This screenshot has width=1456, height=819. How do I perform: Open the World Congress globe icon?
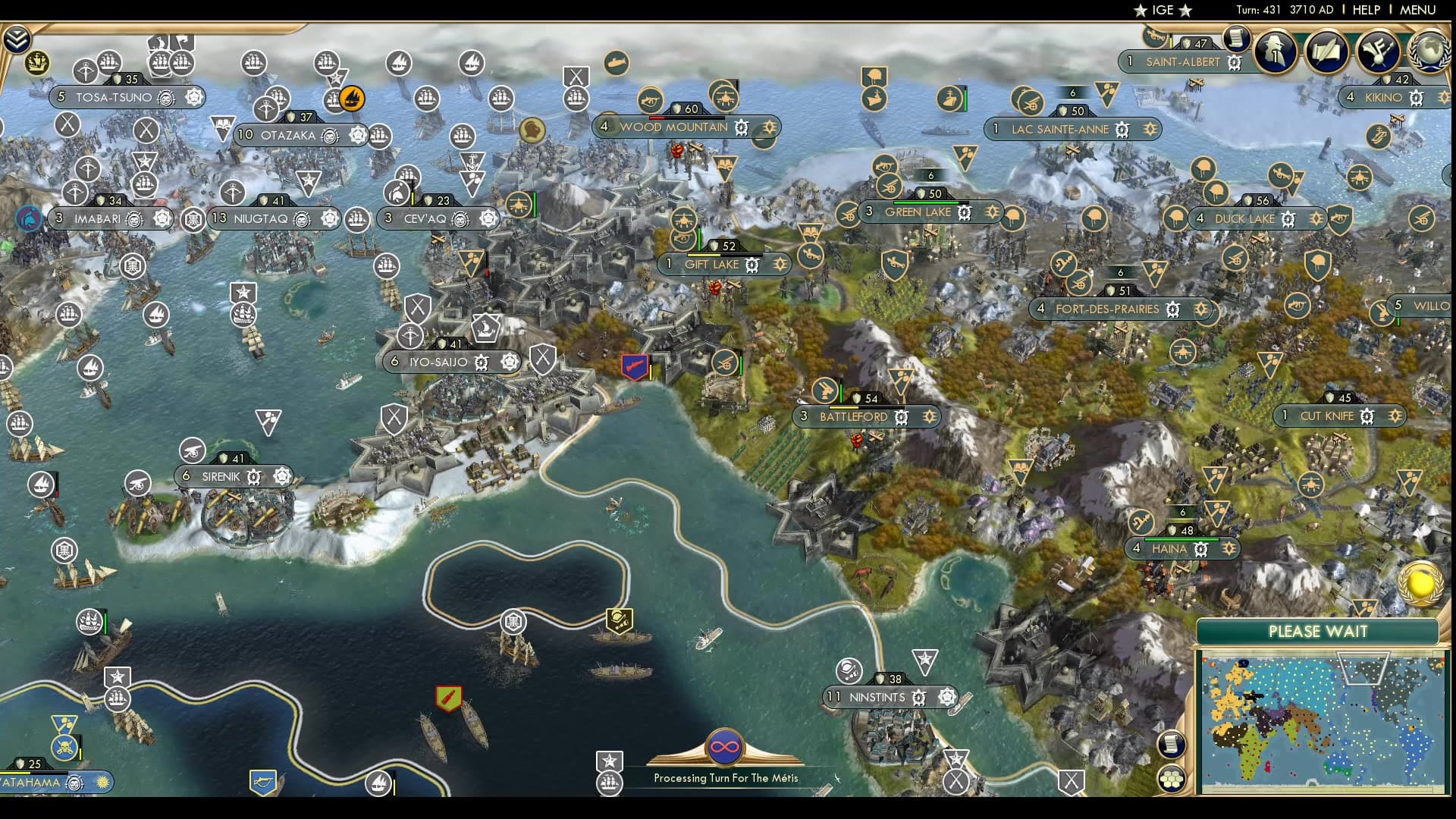(x=1429, y=51)
